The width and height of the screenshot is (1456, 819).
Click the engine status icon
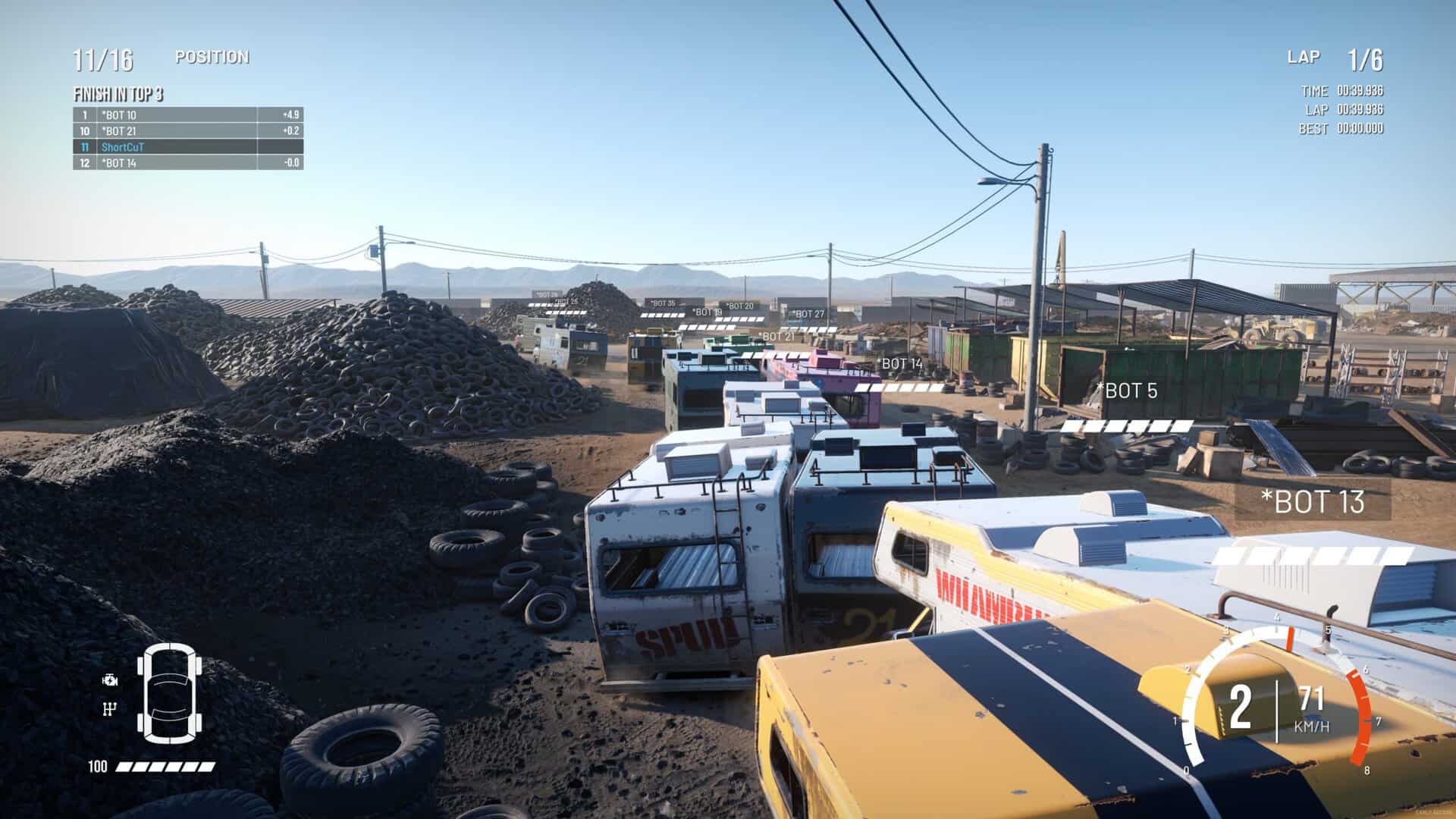coord(111,680)
